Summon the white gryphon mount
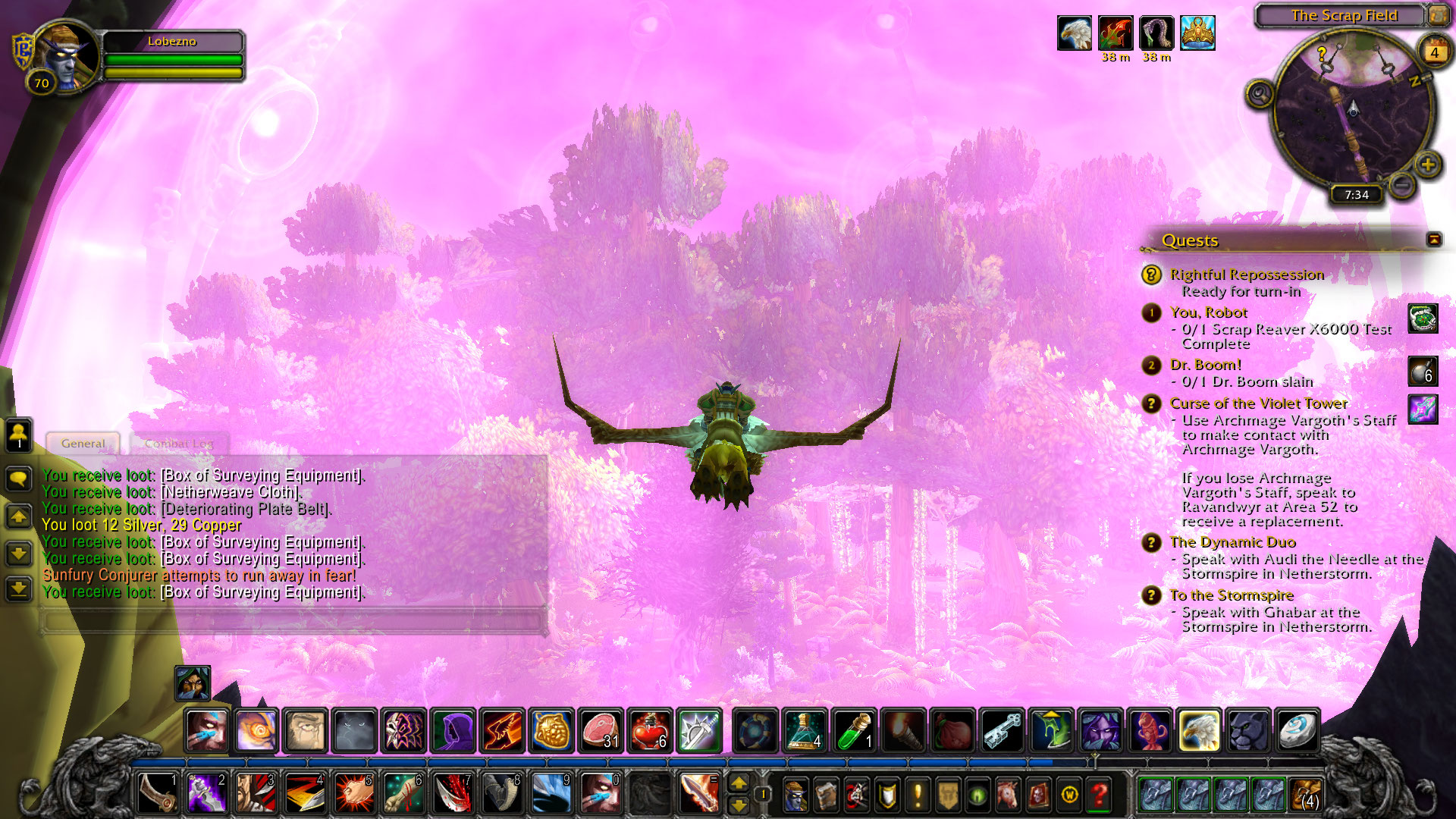The image size is (1456, 819). point(1199,731)
